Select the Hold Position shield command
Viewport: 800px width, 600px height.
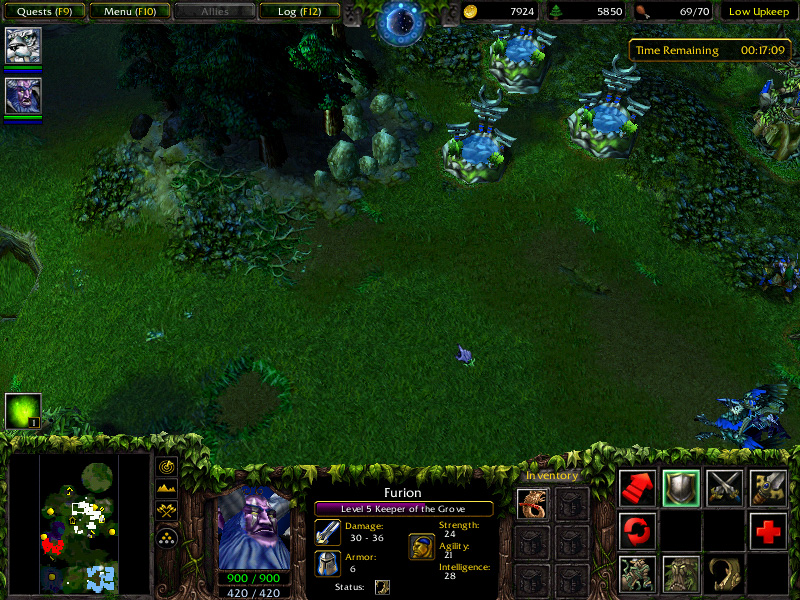click(x=681, y=487)
